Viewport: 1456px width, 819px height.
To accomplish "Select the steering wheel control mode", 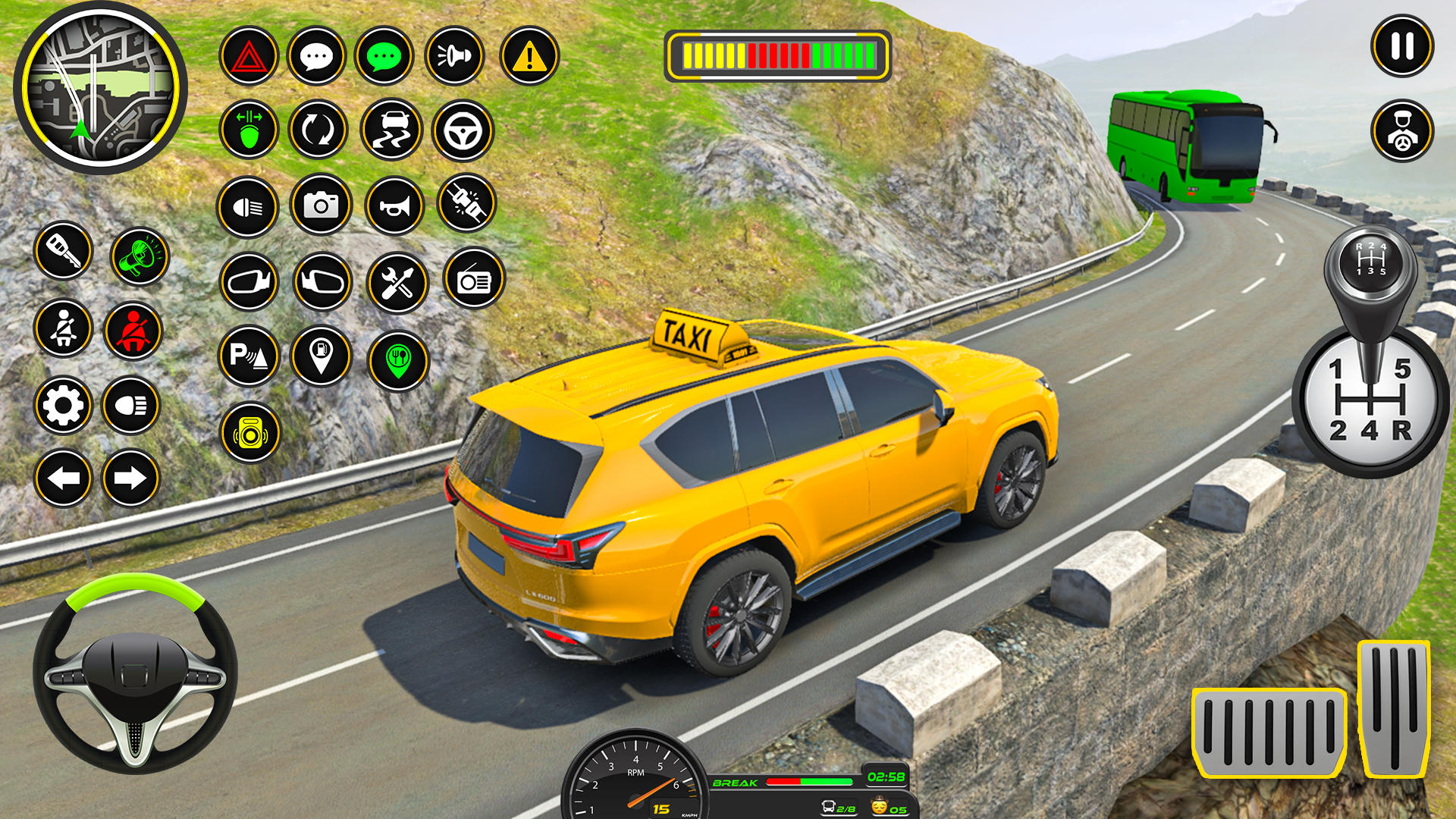I will pos(464,130).
